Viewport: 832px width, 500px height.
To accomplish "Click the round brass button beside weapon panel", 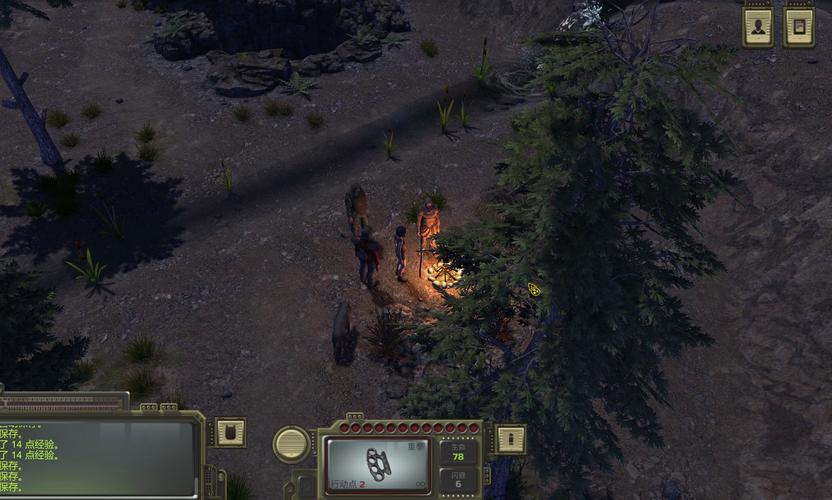I will click(x=291, y=444).
